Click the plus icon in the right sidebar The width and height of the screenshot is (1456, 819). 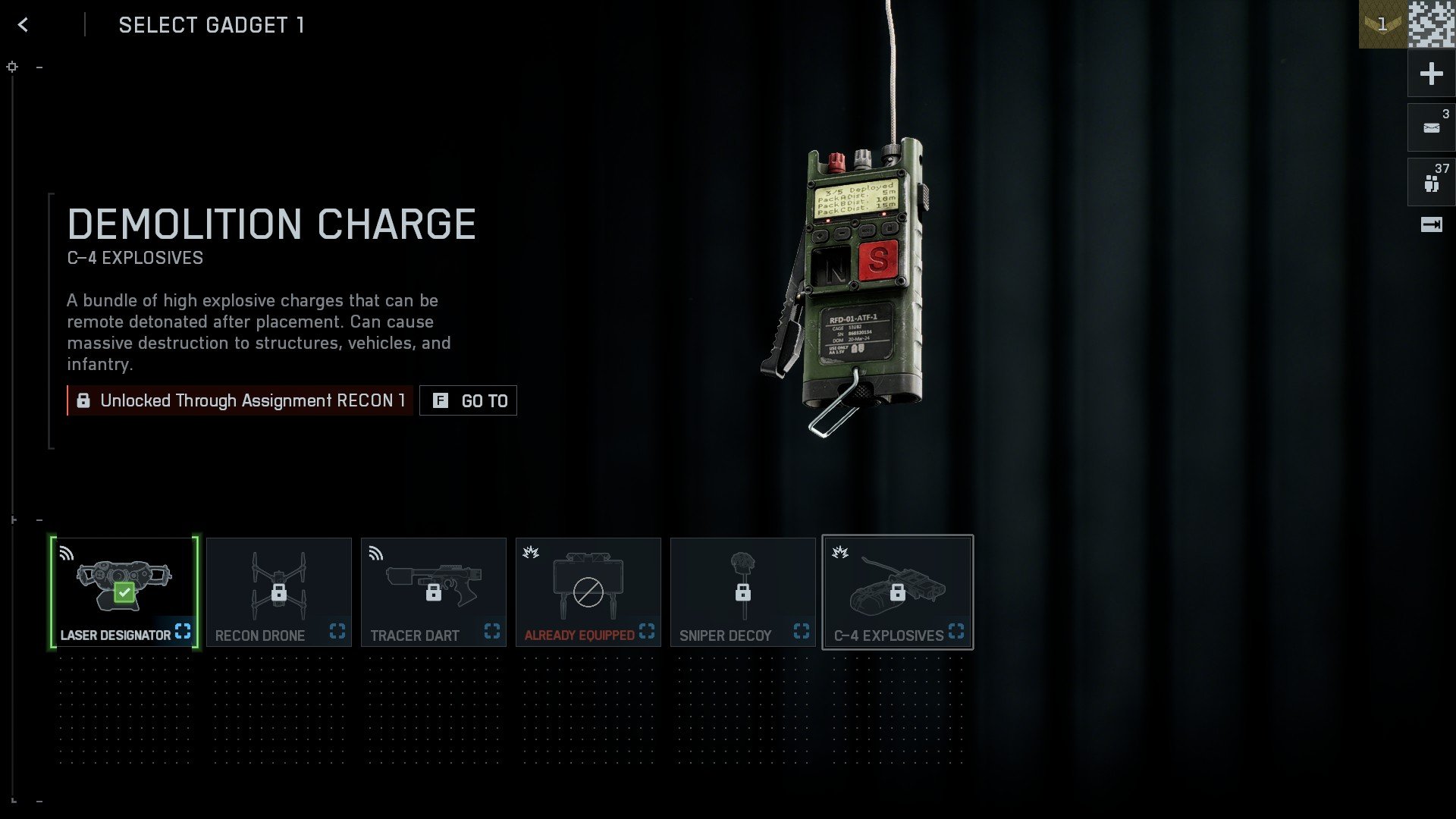[x=1430, y=74]
